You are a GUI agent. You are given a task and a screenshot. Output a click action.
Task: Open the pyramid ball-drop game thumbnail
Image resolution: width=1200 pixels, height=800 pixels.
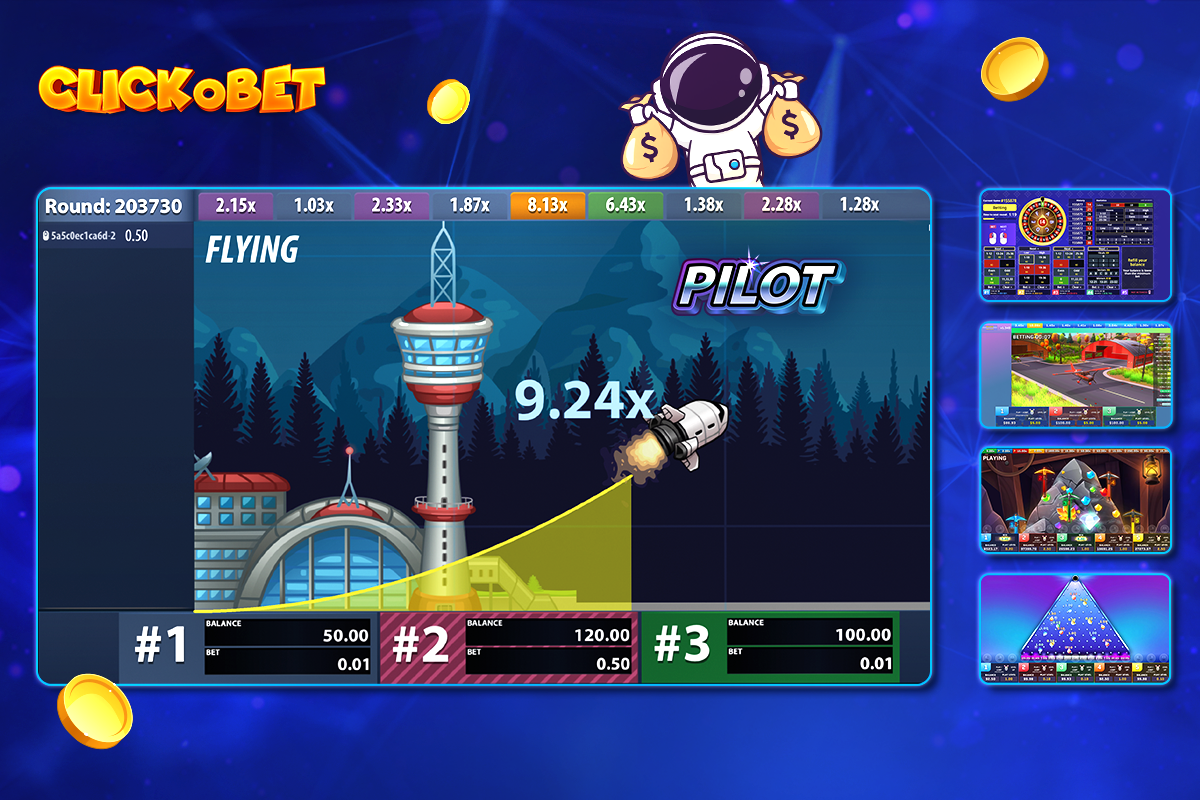pos(1075,629)
